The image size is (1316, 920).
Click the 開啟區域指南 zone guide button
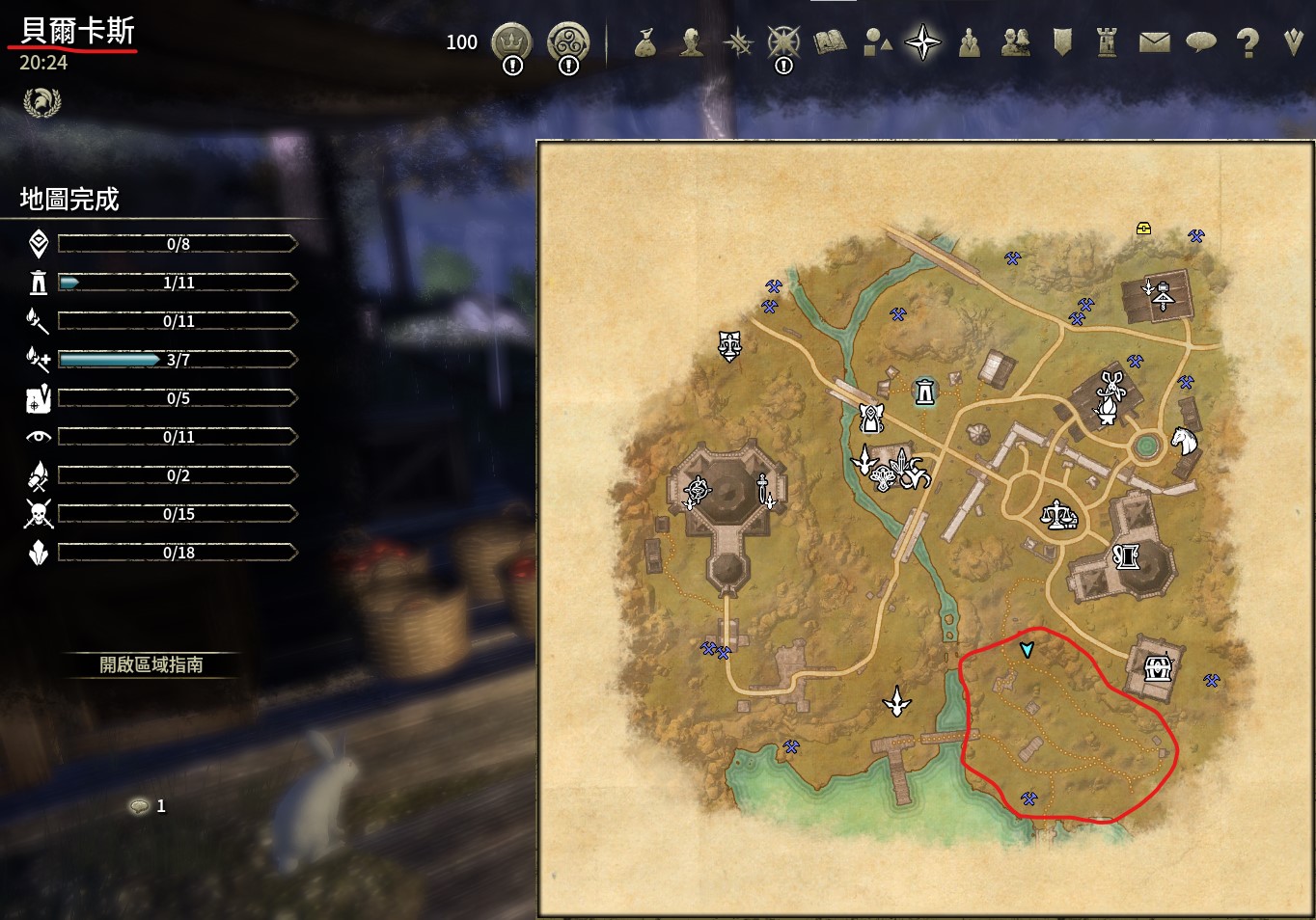151,664
